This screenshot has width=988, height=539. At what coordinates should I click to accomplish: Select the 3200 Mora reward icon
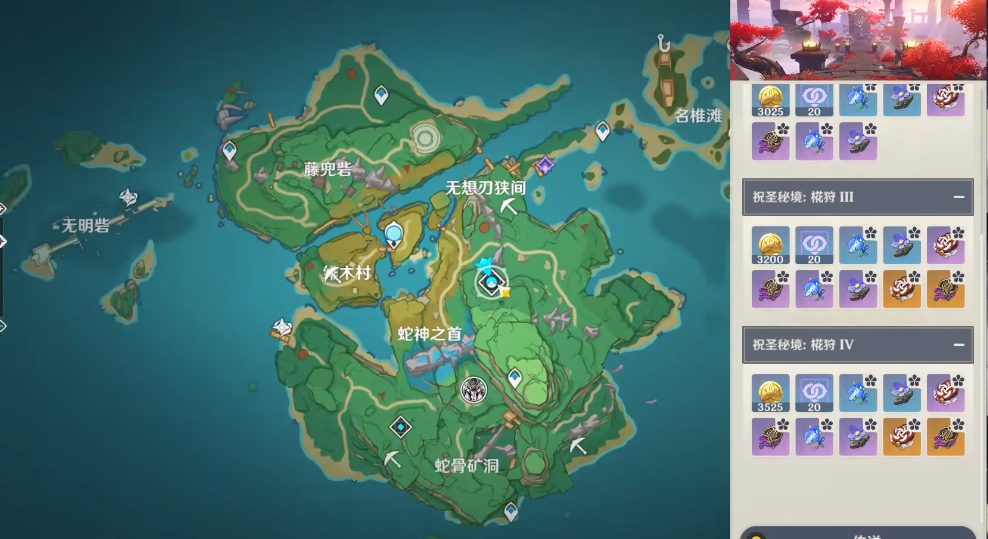pos(771,244)
